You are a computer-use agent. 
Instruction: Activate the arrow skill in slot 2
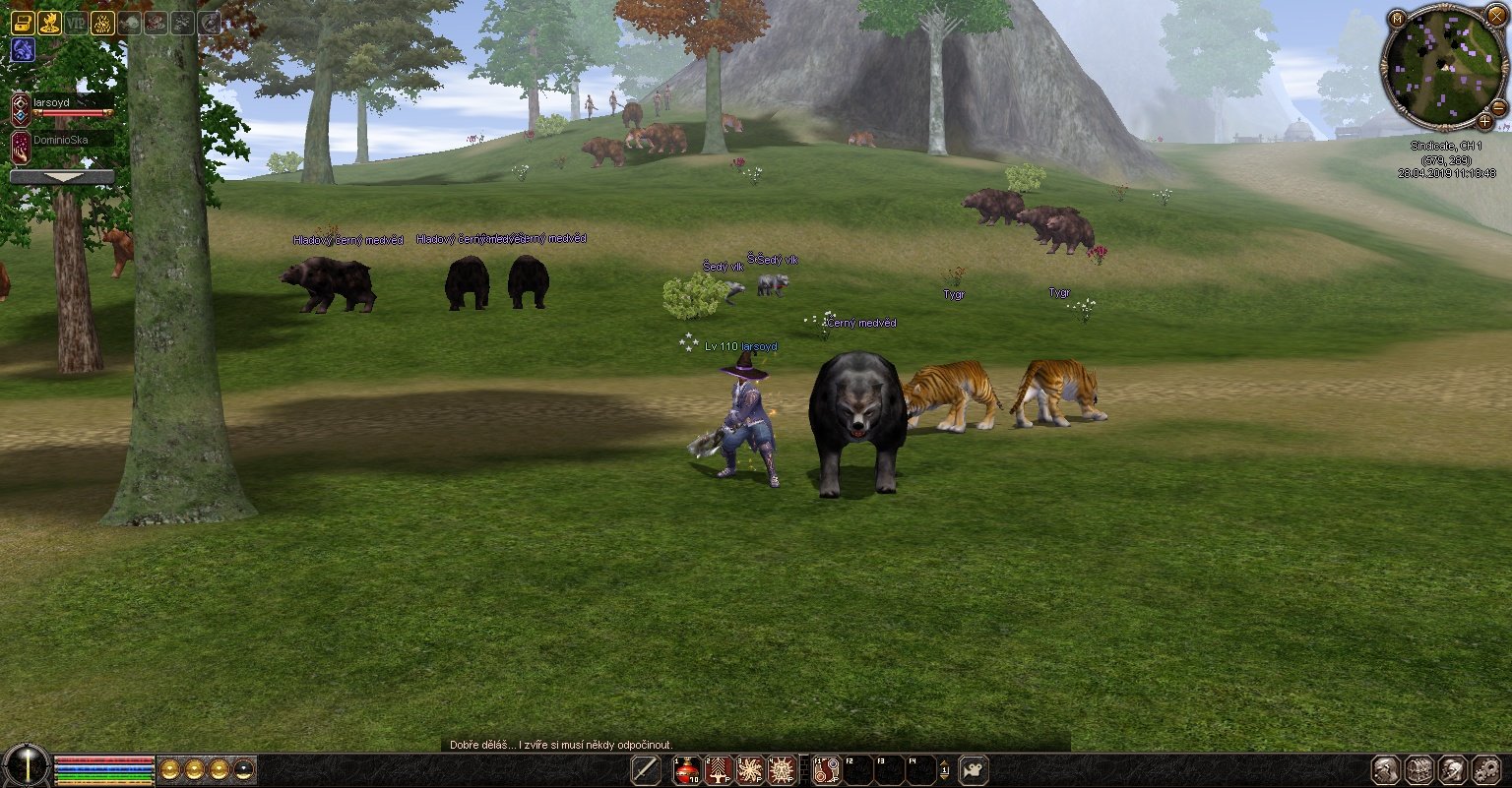[719, 770]
